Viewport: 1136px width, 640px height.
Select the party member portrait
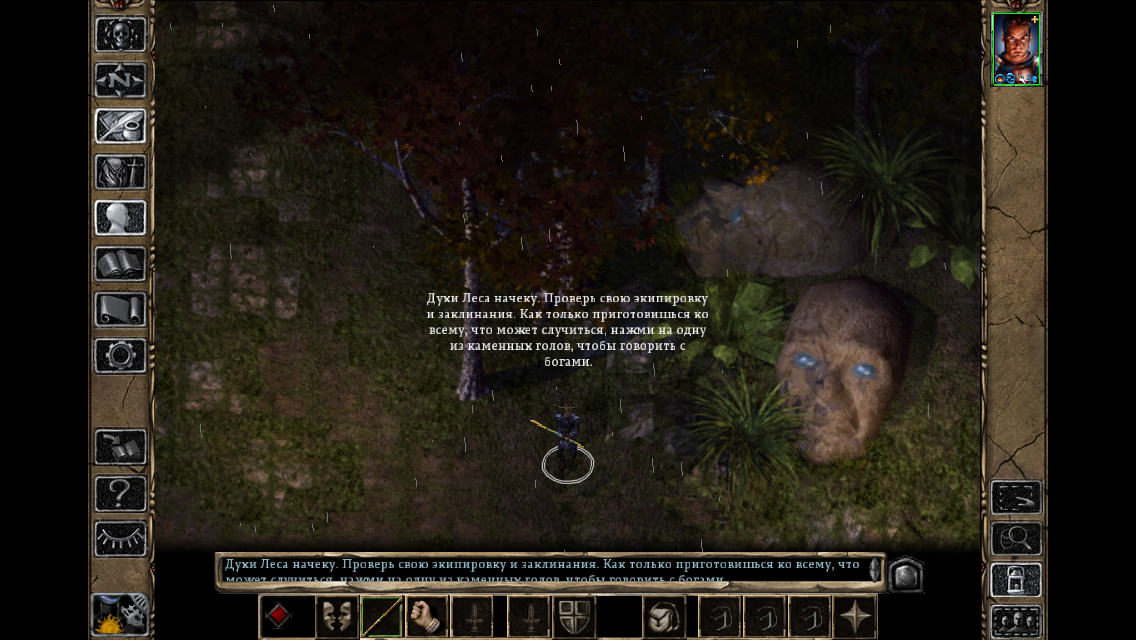(1016, 49)
